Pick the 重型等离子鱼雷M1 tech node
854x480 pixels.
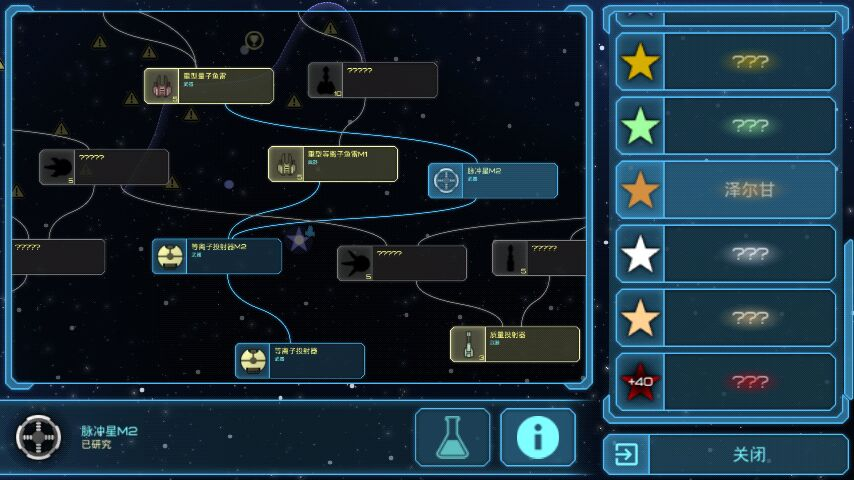tap(333, 164)
